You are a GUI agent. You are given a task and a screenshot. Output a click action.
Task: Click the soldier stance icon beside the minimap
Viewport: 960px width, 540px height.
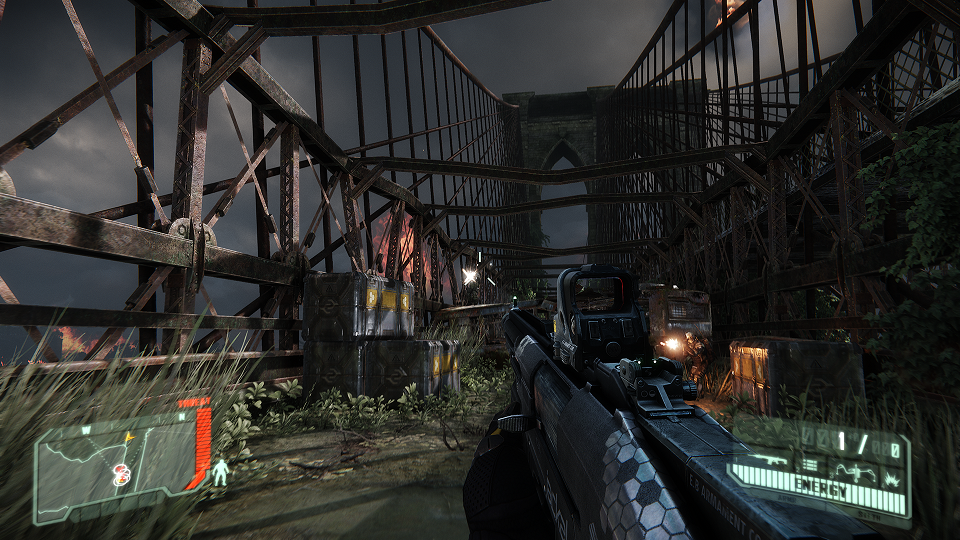(x=219, y=472)
